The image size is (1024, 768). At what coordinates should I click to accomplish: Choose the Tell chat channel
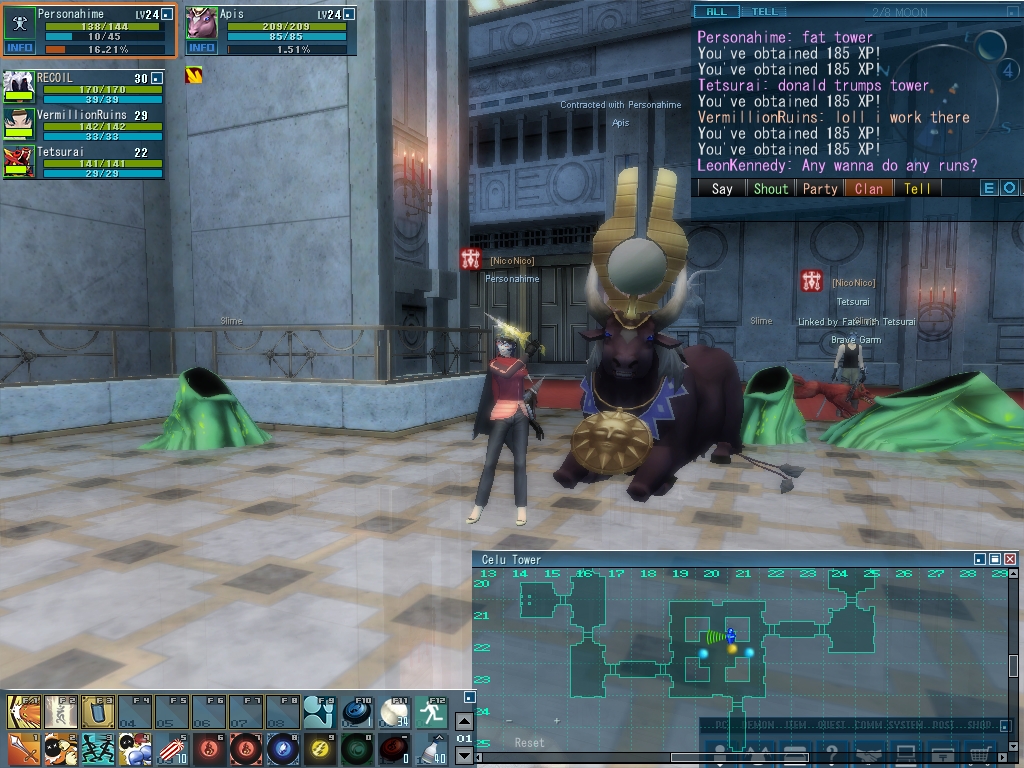[x=917, y=188]
